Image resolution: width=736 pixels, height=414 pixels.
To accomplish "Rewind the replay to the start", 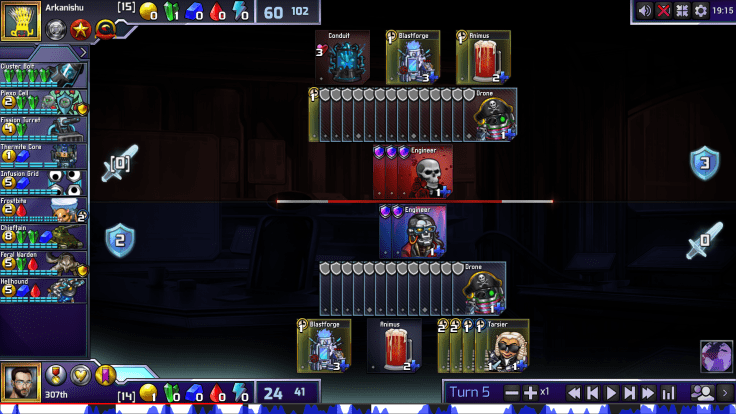I will 573,393.
